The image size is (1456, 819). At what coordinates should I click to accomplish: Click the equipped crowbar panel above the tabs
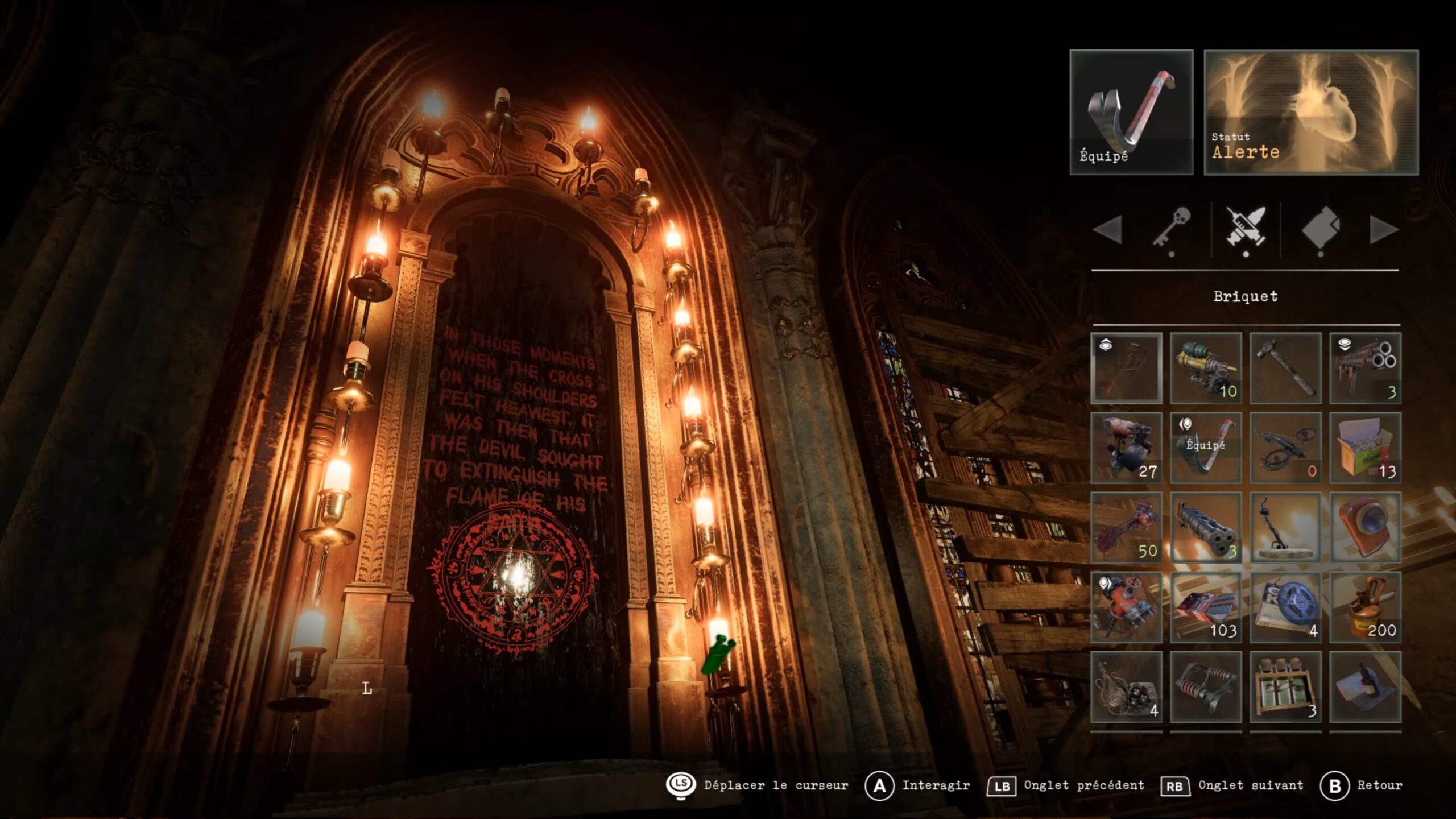tap(1131, 112)
